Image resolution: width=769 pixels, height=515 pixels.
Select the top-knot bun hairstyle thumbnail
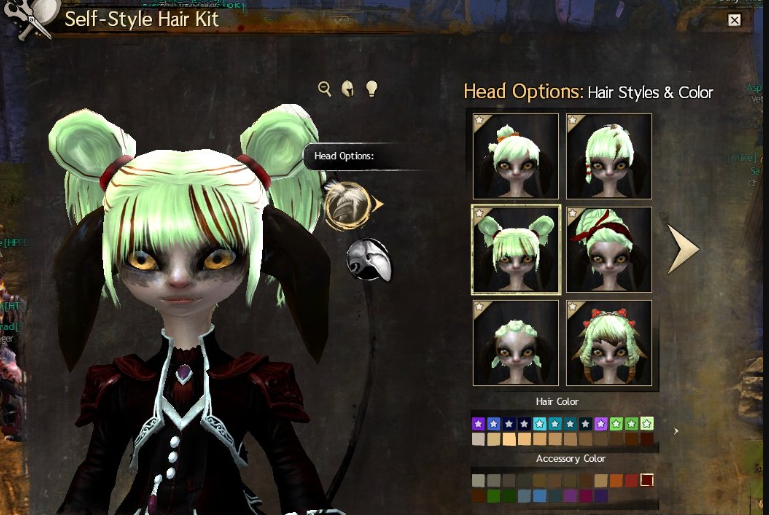pos(515,156)
